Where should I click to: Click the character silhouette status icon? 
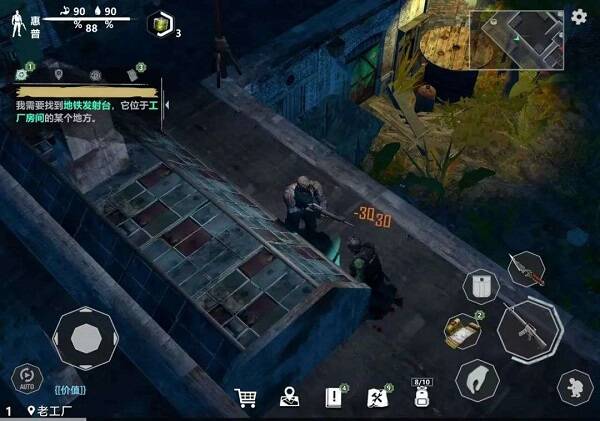17,25
